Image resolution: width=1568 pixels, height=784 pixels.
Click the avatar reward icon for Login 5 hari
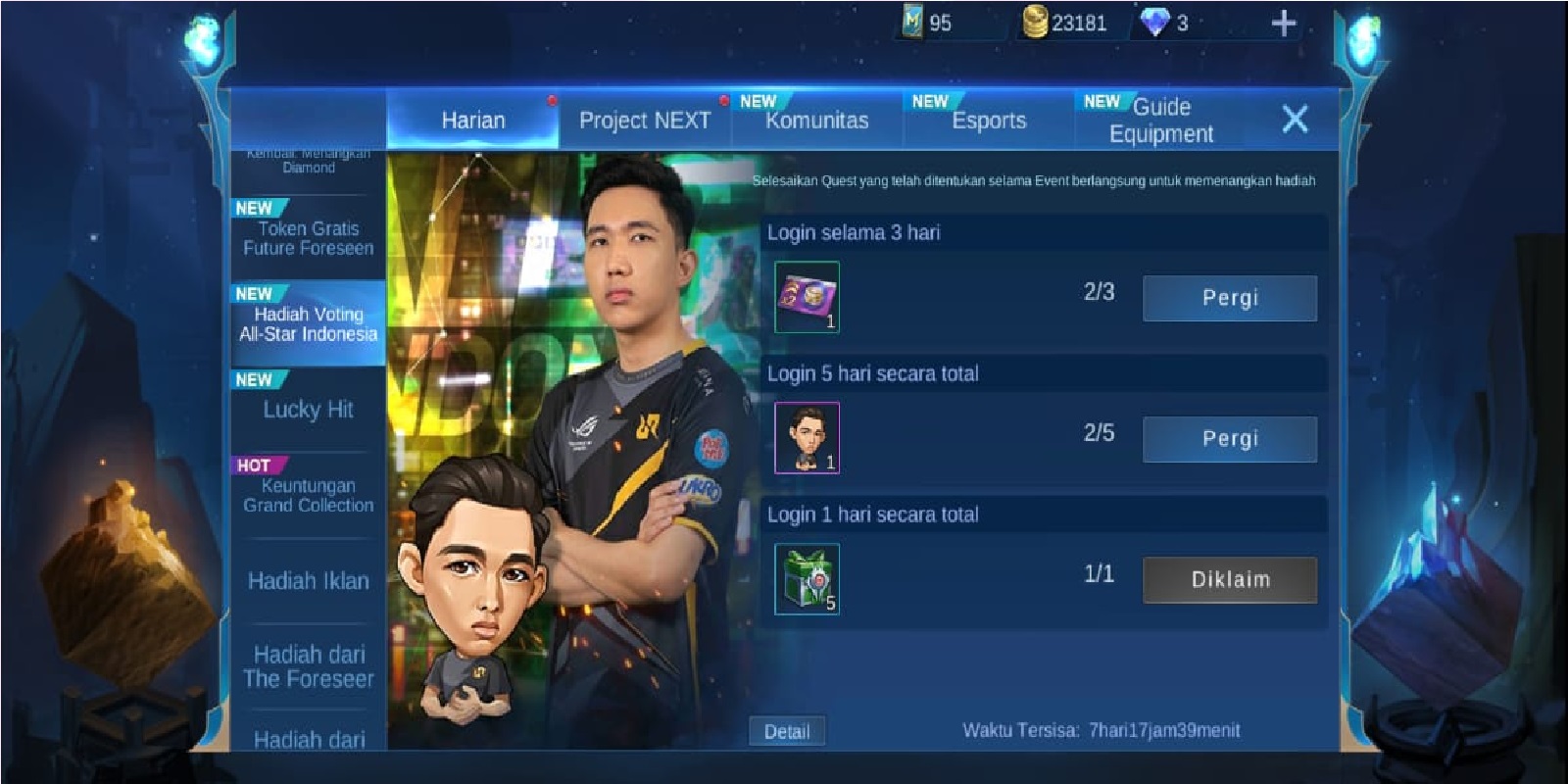click(807, 437)
